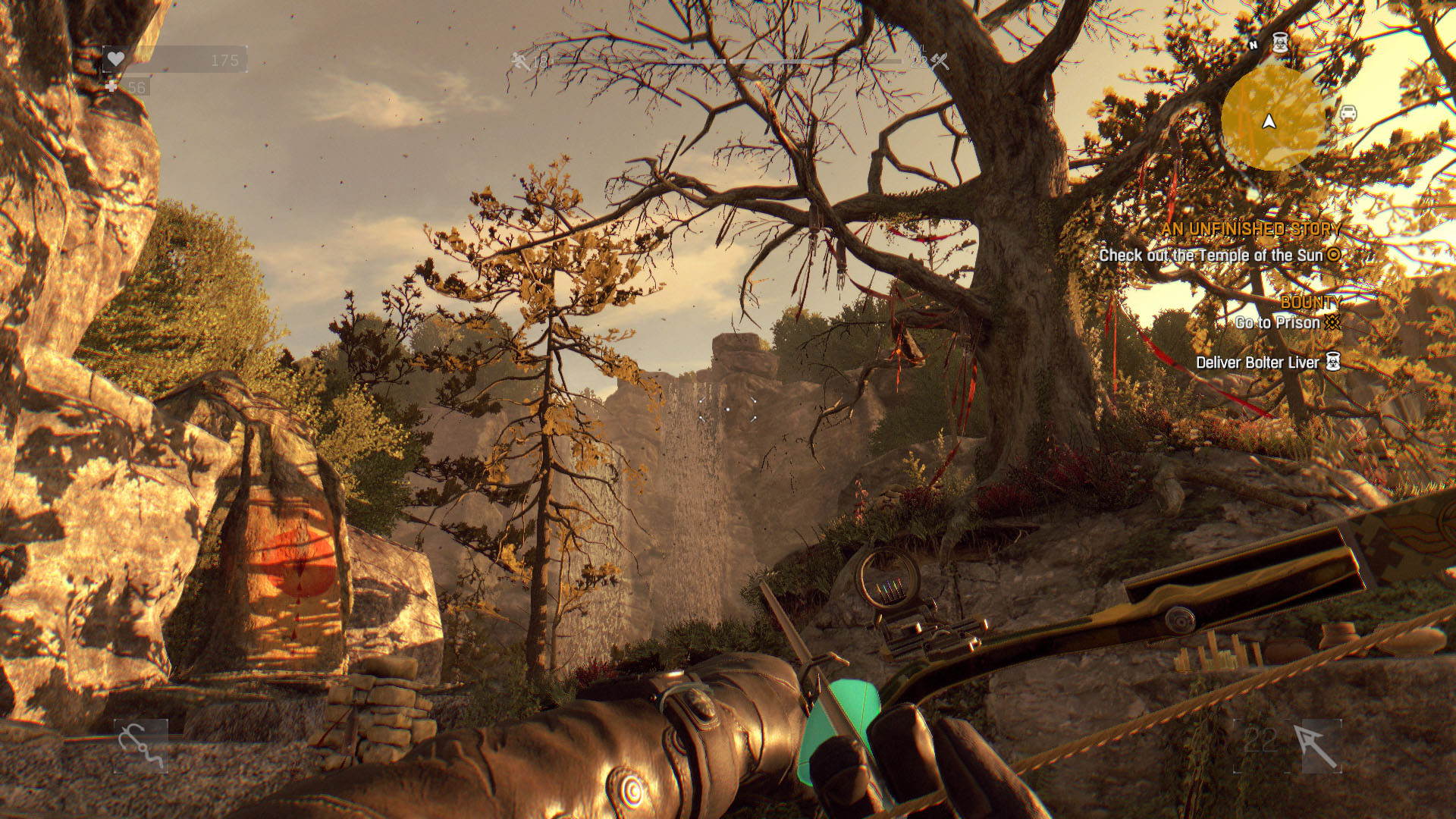The height and width of the screenshot is (819, 1456).
Task: Click the grappling hook slot icon
Action: coord(140,746)
